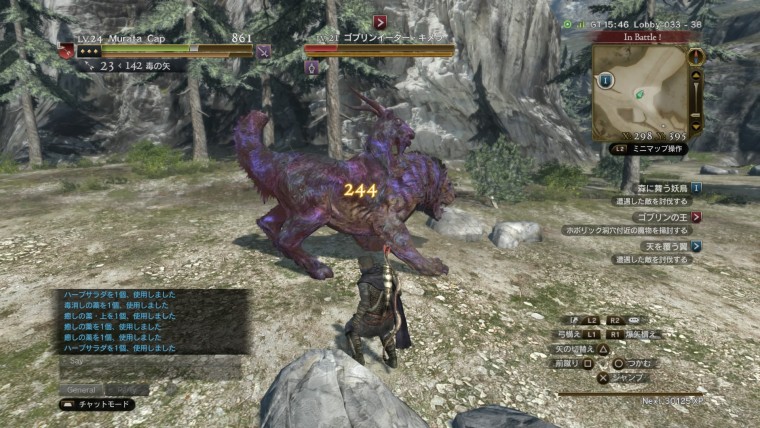Select the ゴブリンの王 quest tracker
The height and width of the screenshot is (428, 760).
[661, 216]
